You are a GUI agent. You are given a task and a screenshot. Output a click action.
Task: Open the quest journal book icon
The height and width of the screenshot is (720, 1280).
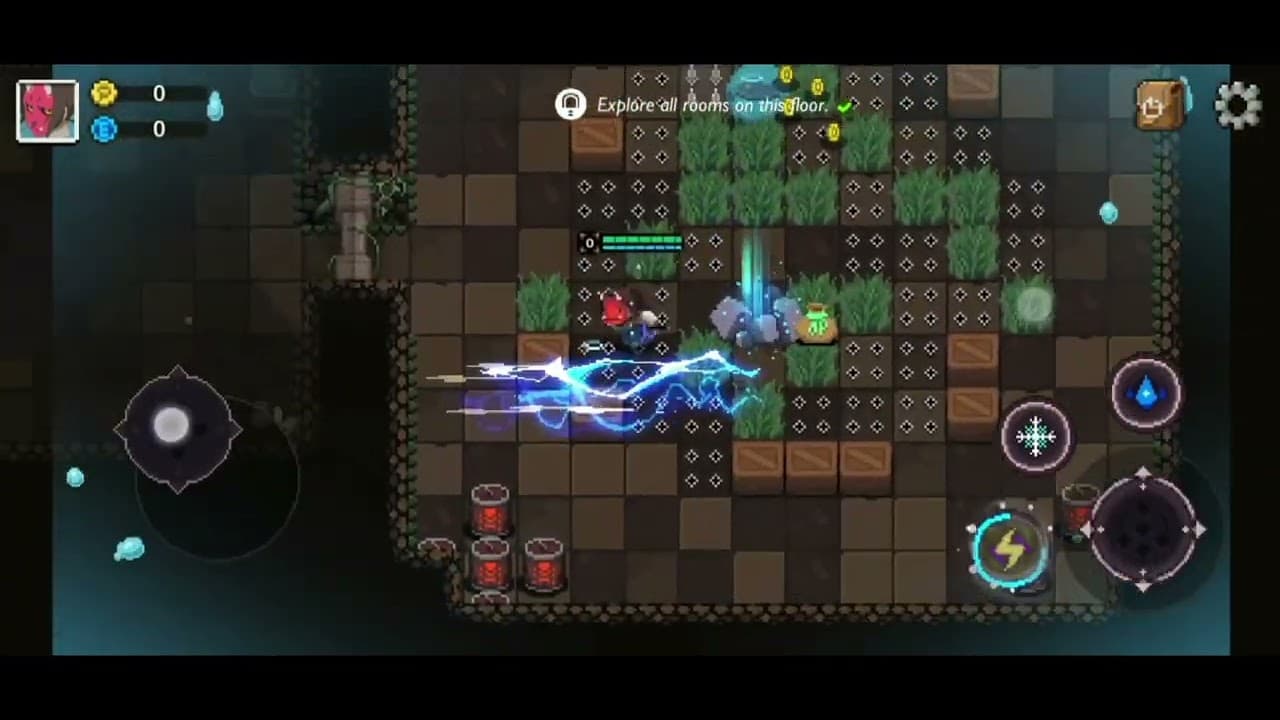pyautogui.click(x=1160, y=104)
